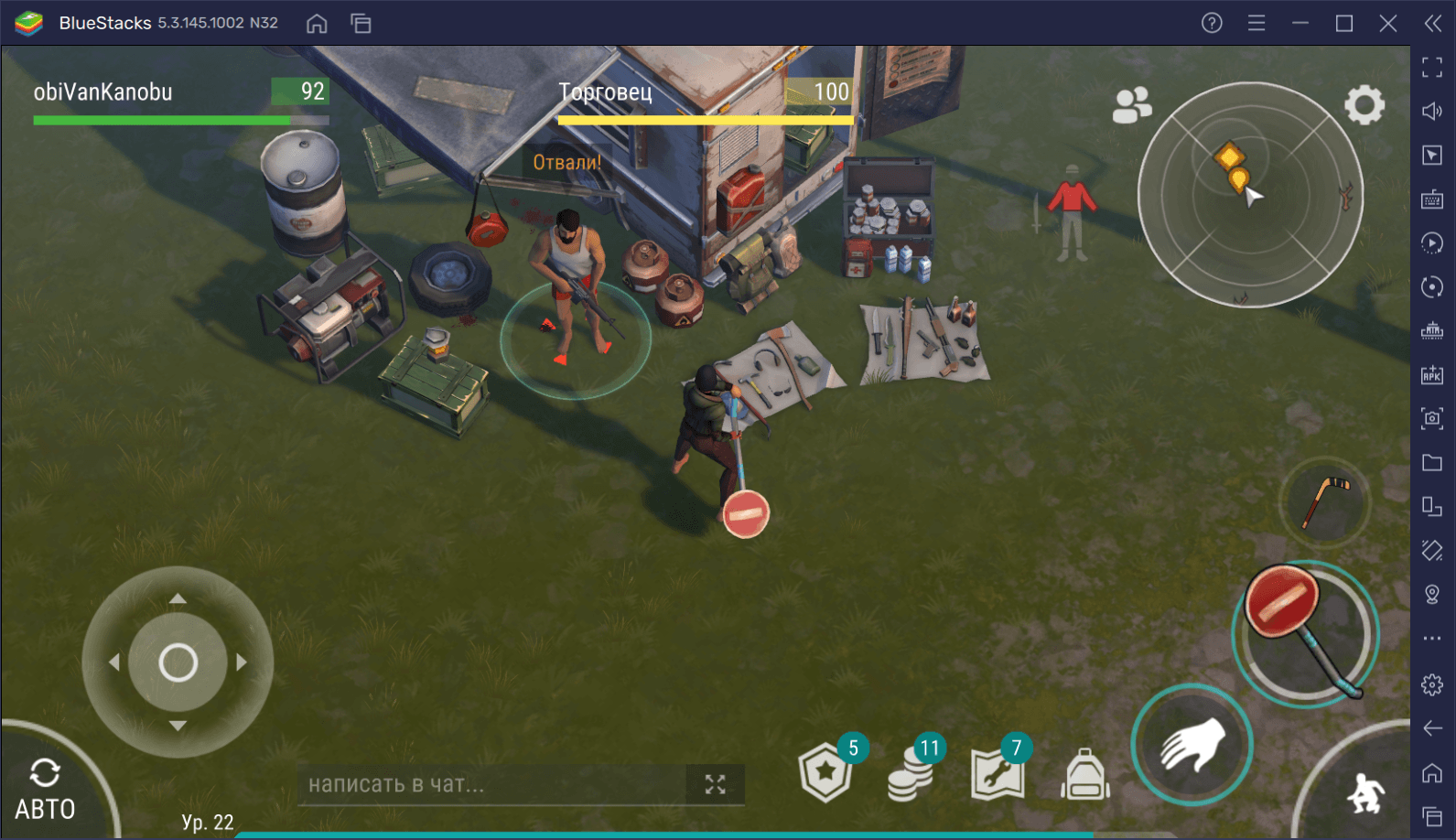
Task: Tap the virtual joystick center
Action: pos(178,662)
